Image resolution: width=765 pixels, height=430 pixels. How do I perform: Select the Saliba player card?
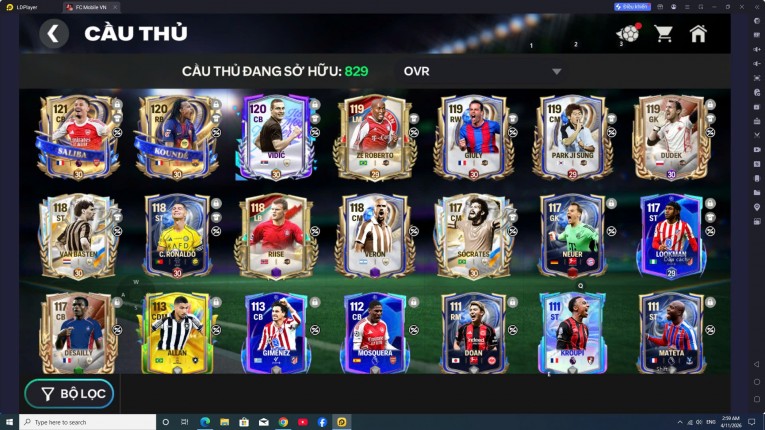76,137
